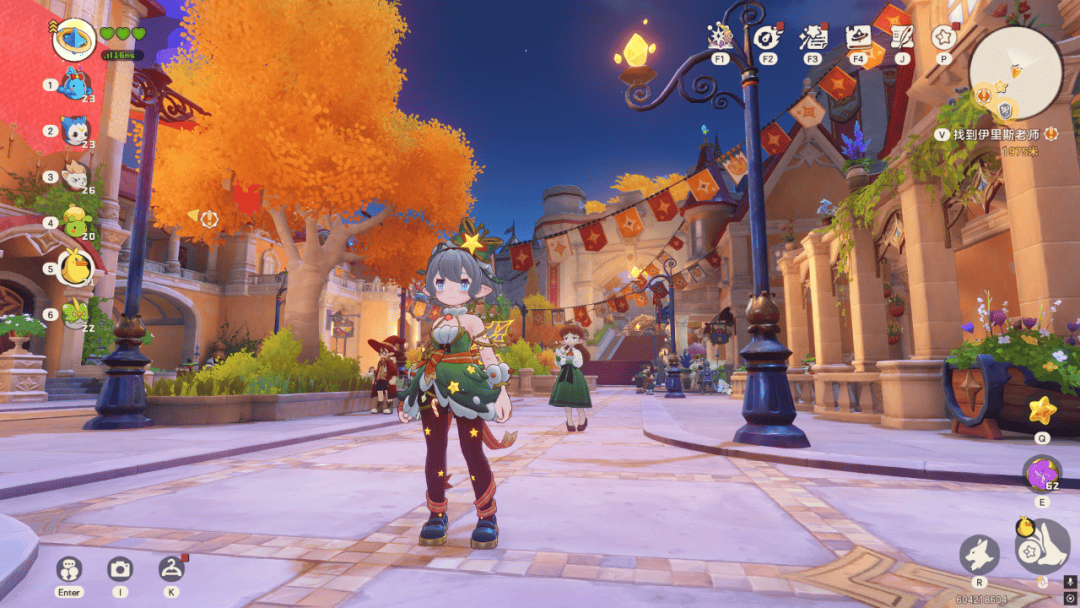Viewport: 1080px width, 608px height.
Task: Open the star badge menu
Action: [x=943, y=37]
